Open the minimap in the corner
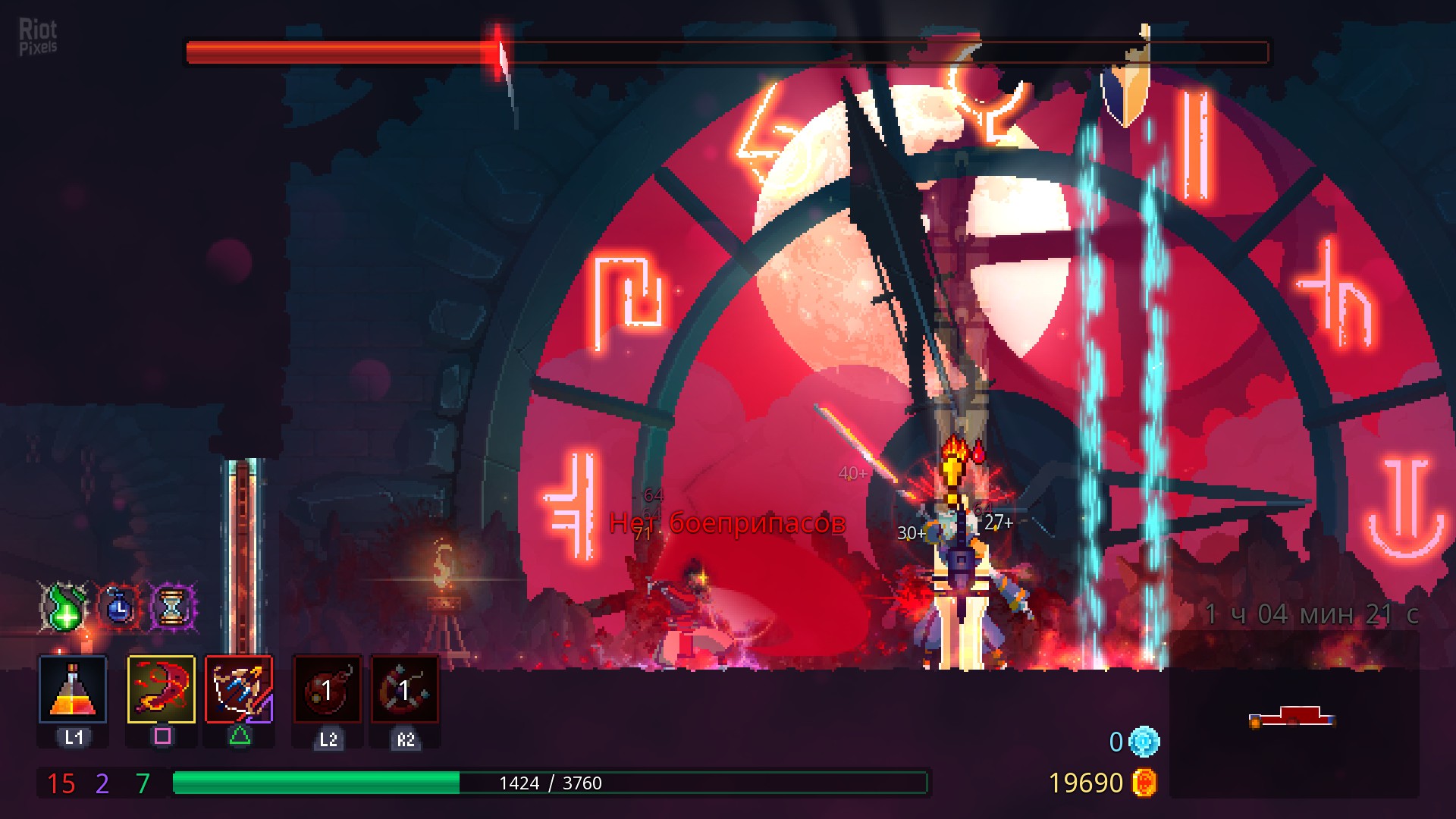This screenshot has height=819, width=1456. point(1293,717)
